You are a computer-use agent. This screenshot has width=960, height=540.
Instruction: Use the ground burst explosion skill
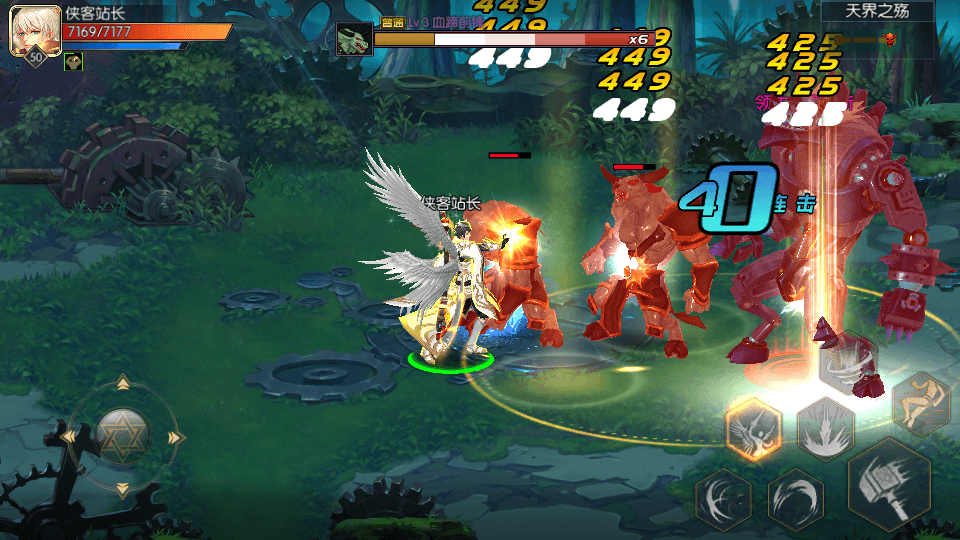(x=826, y=429)
